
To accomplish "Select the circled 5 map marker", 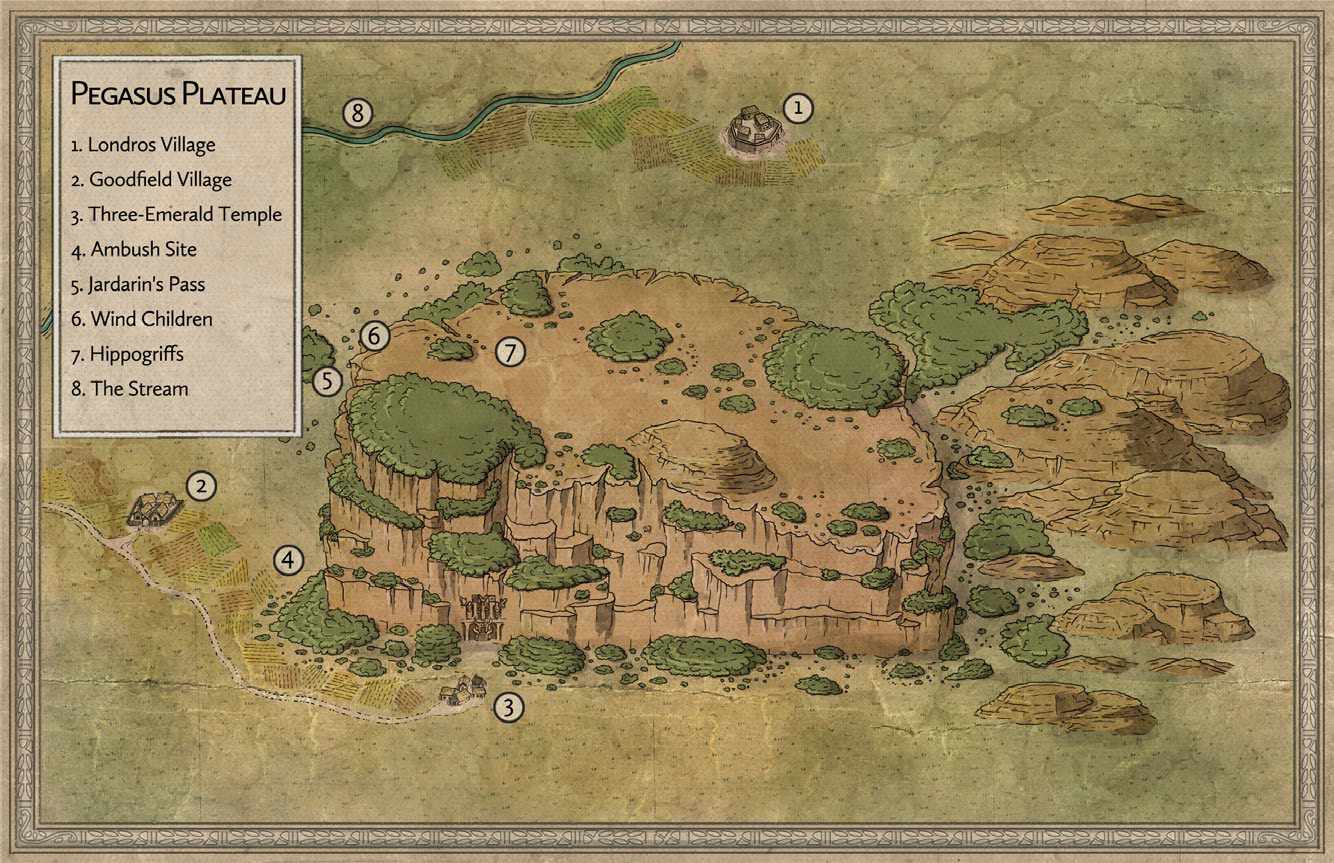I will point(328,380).
